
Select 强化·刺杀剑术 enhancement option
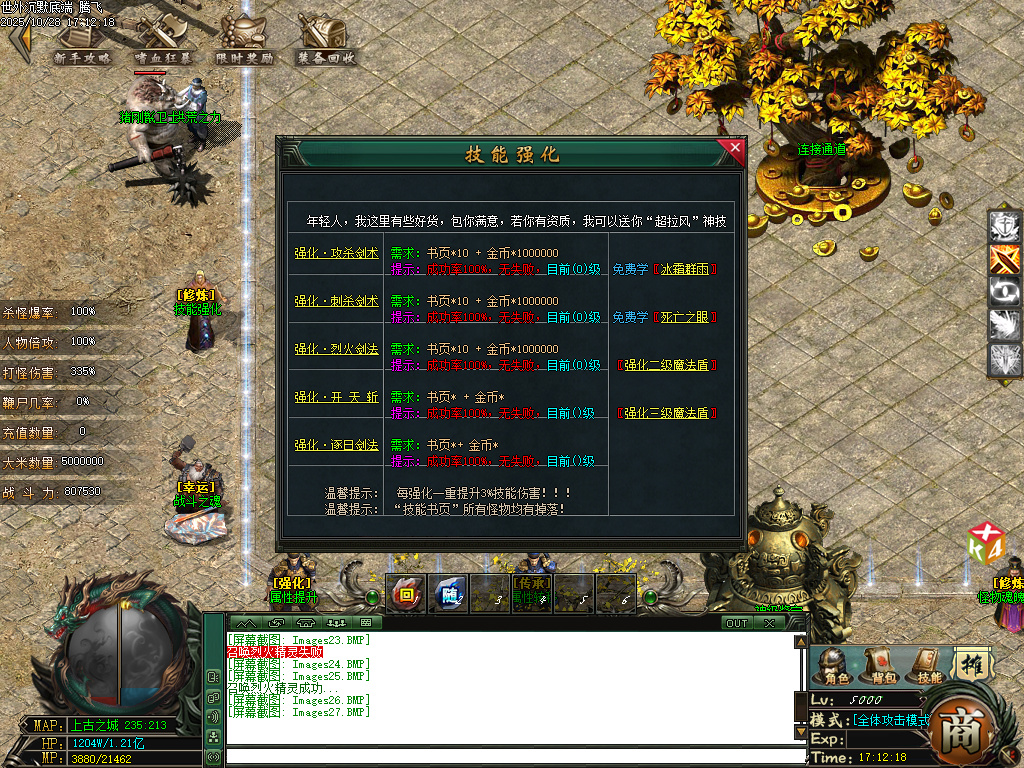click(x=336, y=301)
